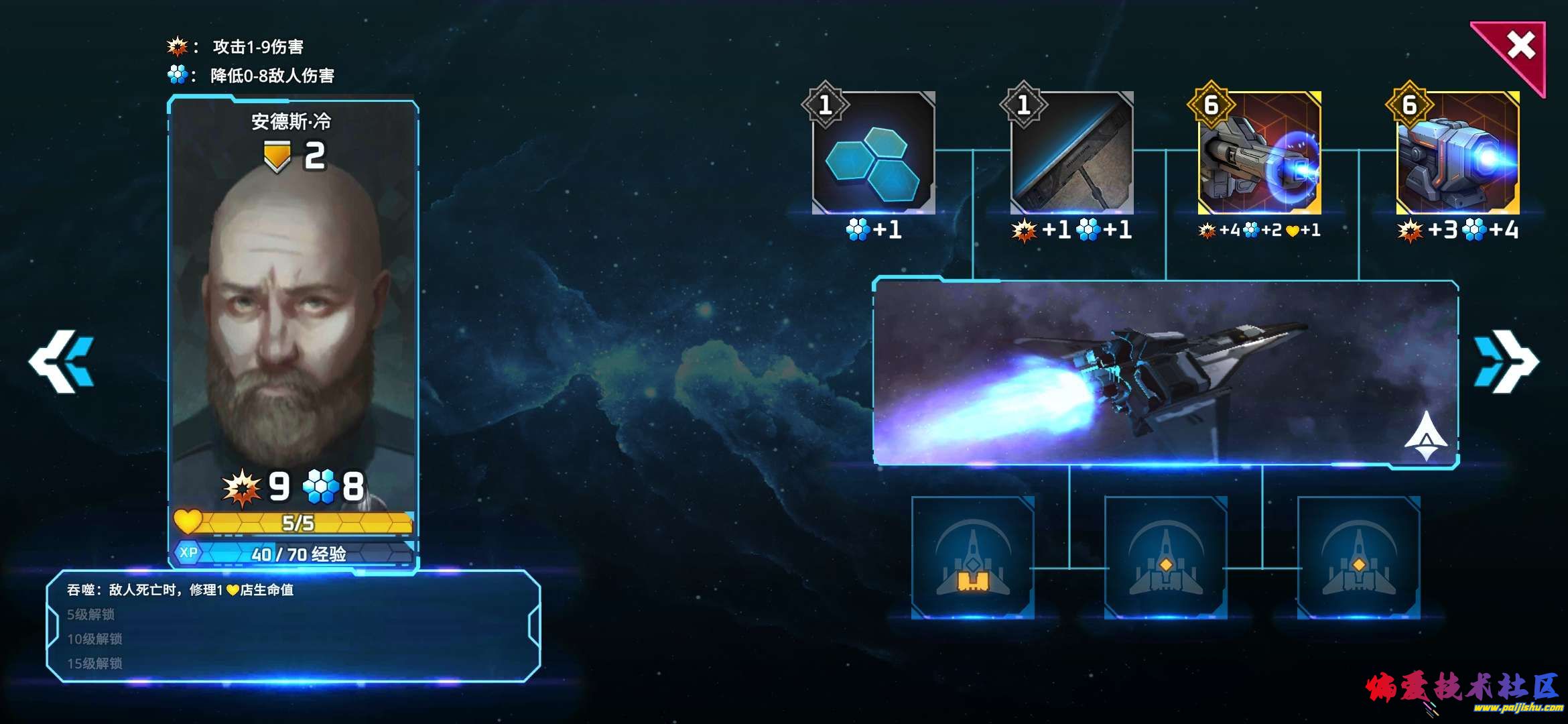Viewport: 1568px width, 724px height.
Task: Select the level 1 armor plate module
Action: 1071,154
